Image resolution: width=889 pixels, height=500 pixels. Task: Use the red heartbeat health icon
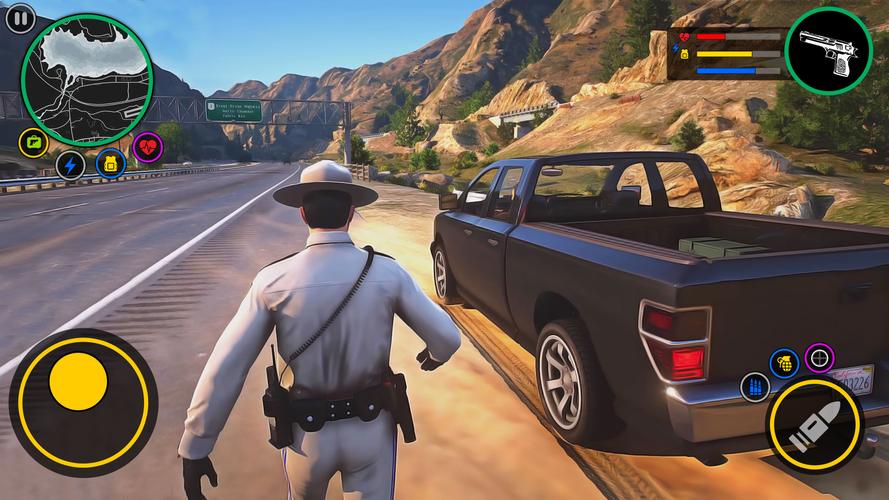click(148, 147)
